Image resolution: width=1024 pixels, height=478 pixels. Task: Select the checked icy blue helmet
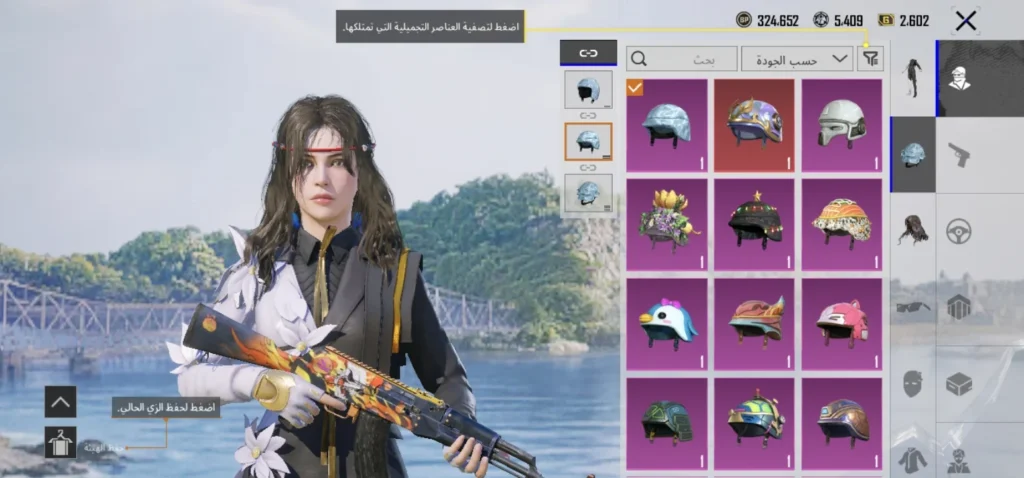pyautogui.click(x=667, y=124)
